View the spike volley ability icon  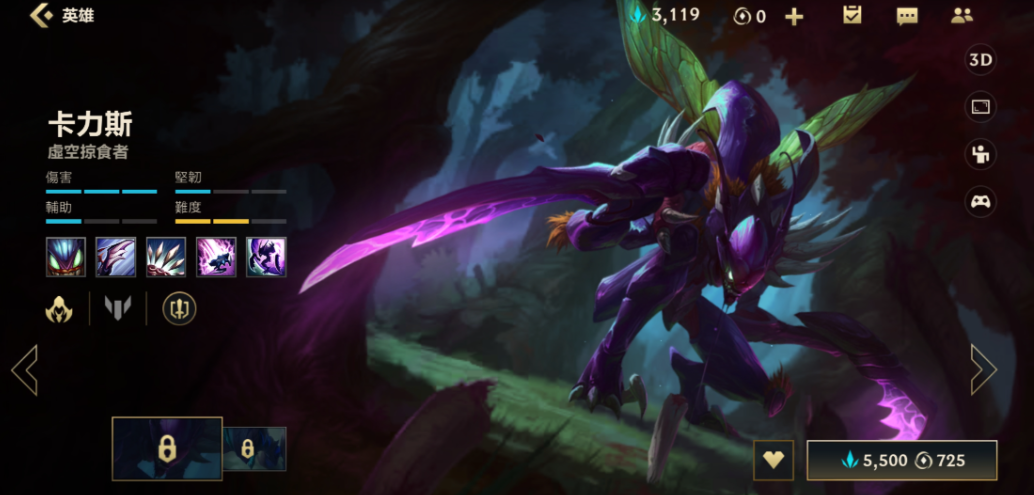tap(166, 257)
